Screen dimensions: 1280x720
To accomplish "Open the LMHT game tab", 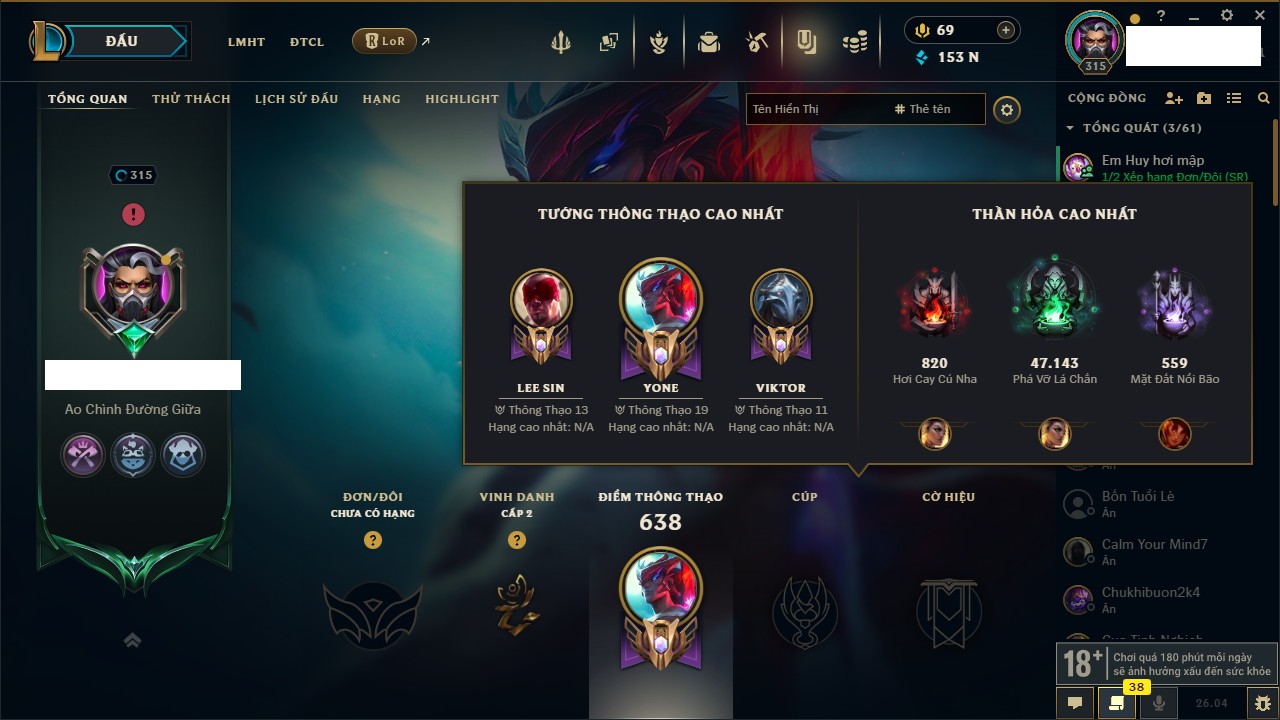I will pyautogui.click(x=246, y=42).
